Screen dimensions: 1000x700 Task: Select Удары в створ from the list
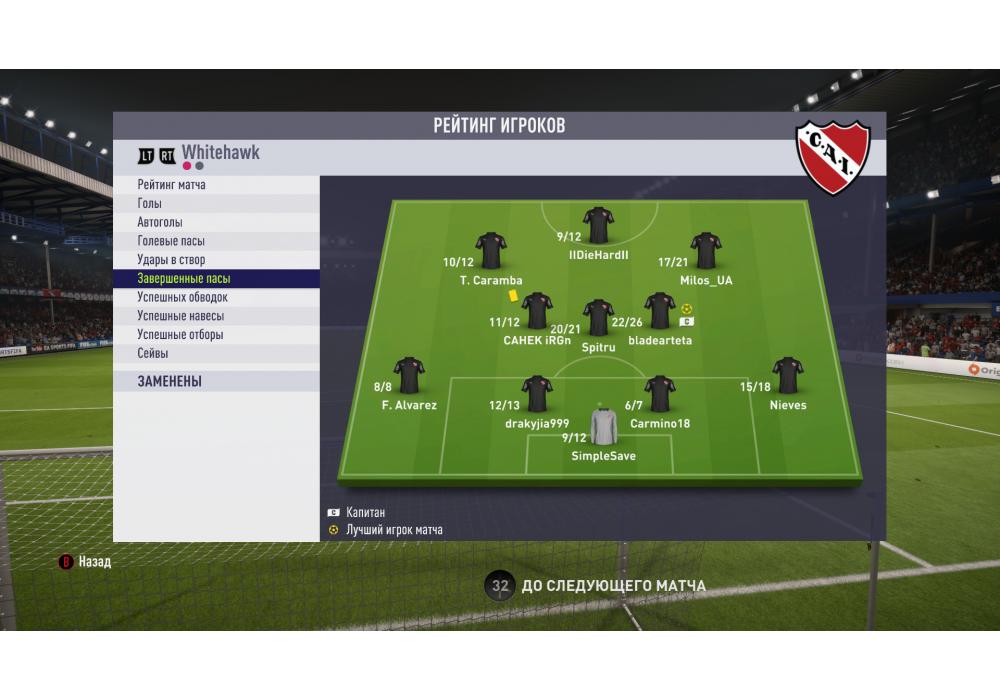[x=216, y=260]
